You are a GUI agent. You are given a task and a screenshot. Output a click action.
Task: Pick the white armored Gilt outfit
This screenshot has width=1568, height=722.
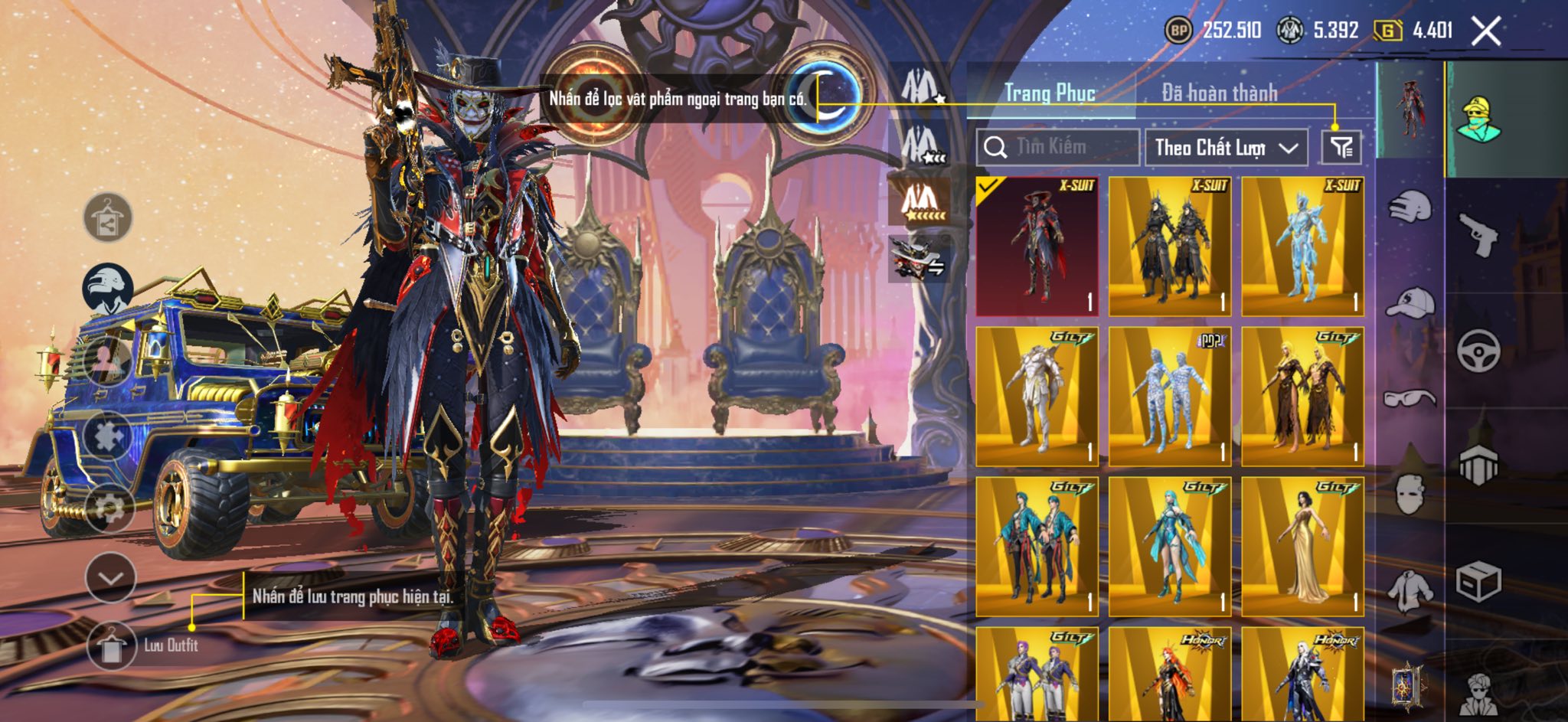tap(1037, 396)
